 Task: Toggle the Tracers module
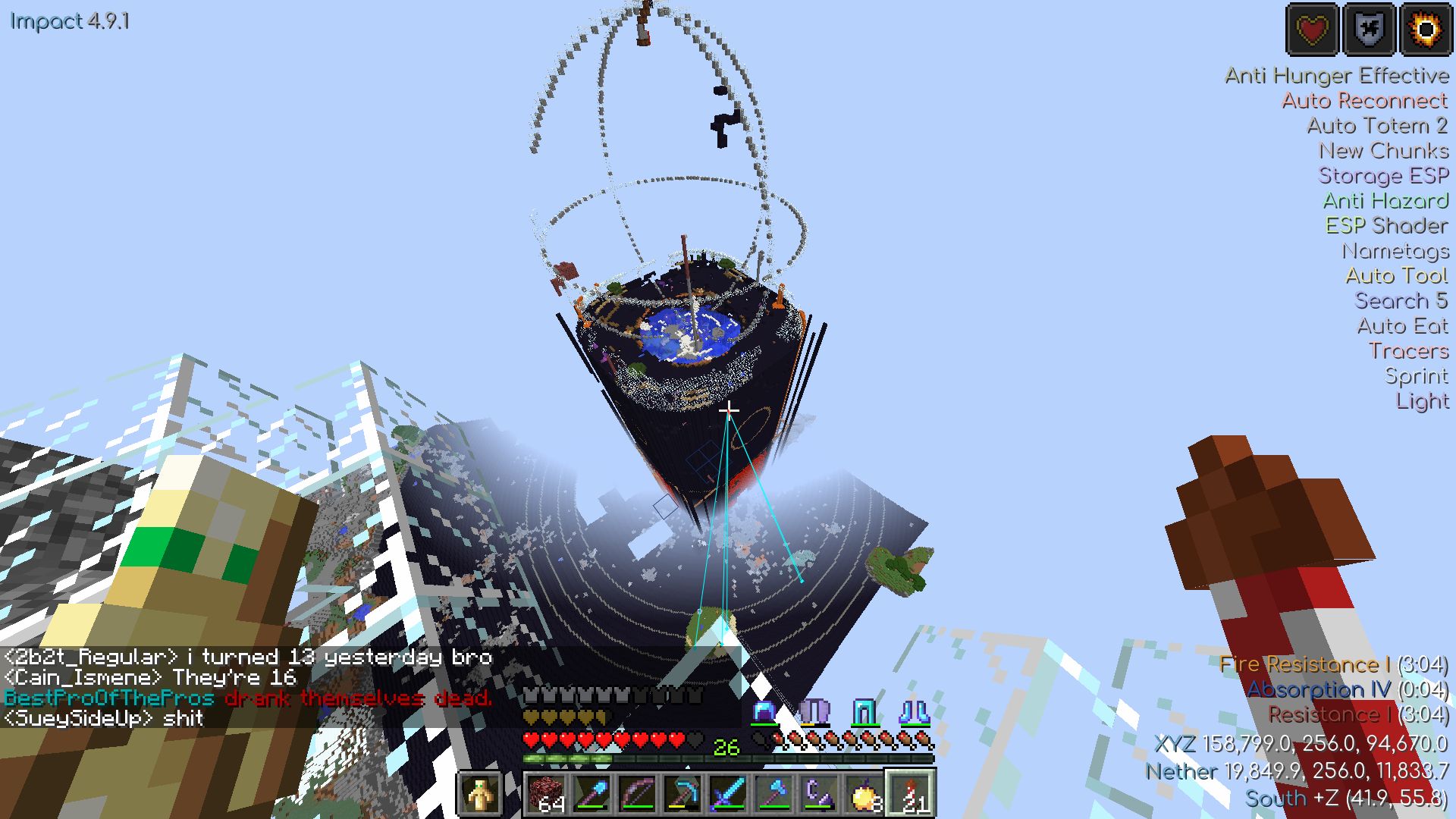click(x=1409, y=351)
